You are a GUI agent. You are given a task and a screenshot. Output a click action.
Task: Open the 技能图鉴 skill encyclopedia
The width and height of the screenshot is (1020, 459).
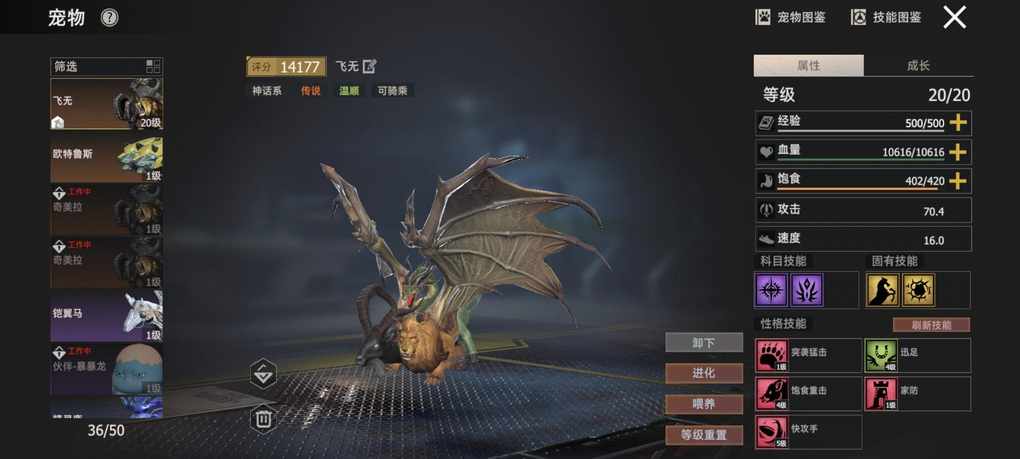(x=886, y=17)
